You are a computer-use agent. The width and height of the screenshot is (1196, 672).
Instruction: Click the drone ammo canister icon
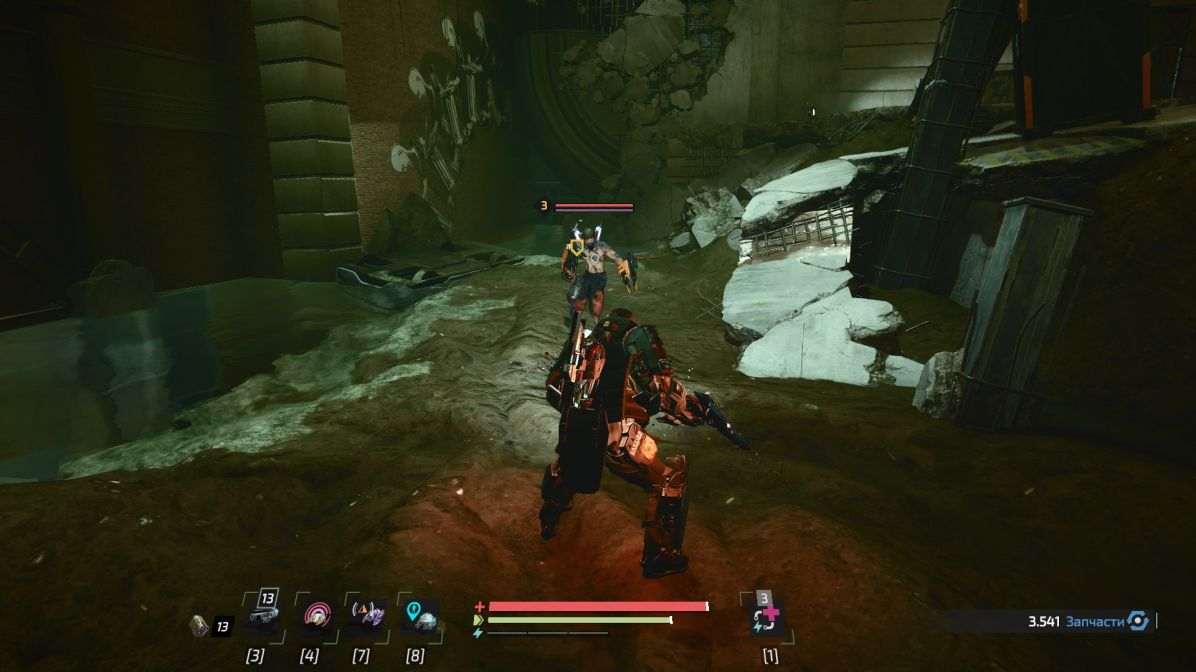click(199, 626)
